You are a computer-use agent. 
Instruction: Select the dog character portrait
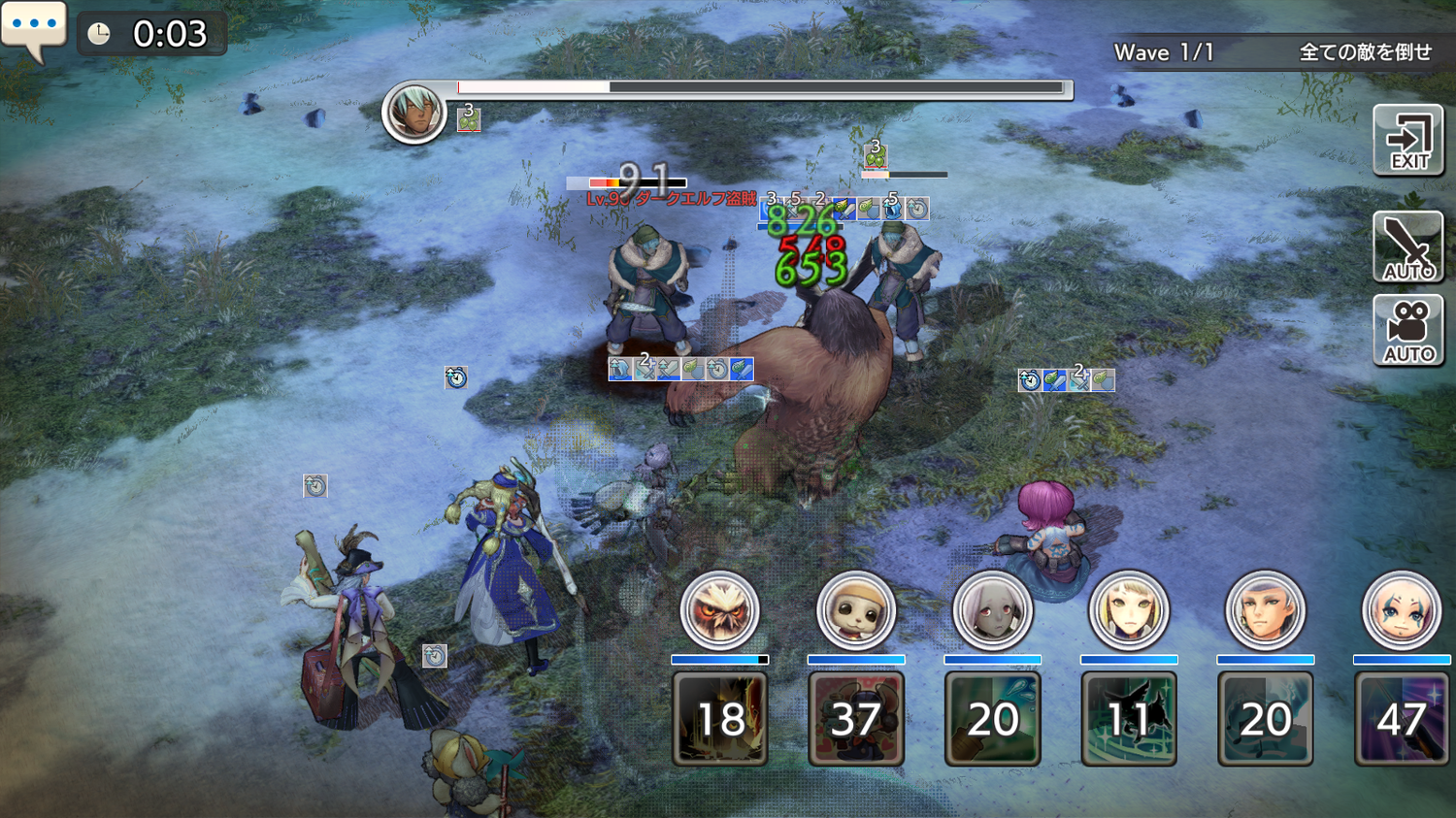855,610
